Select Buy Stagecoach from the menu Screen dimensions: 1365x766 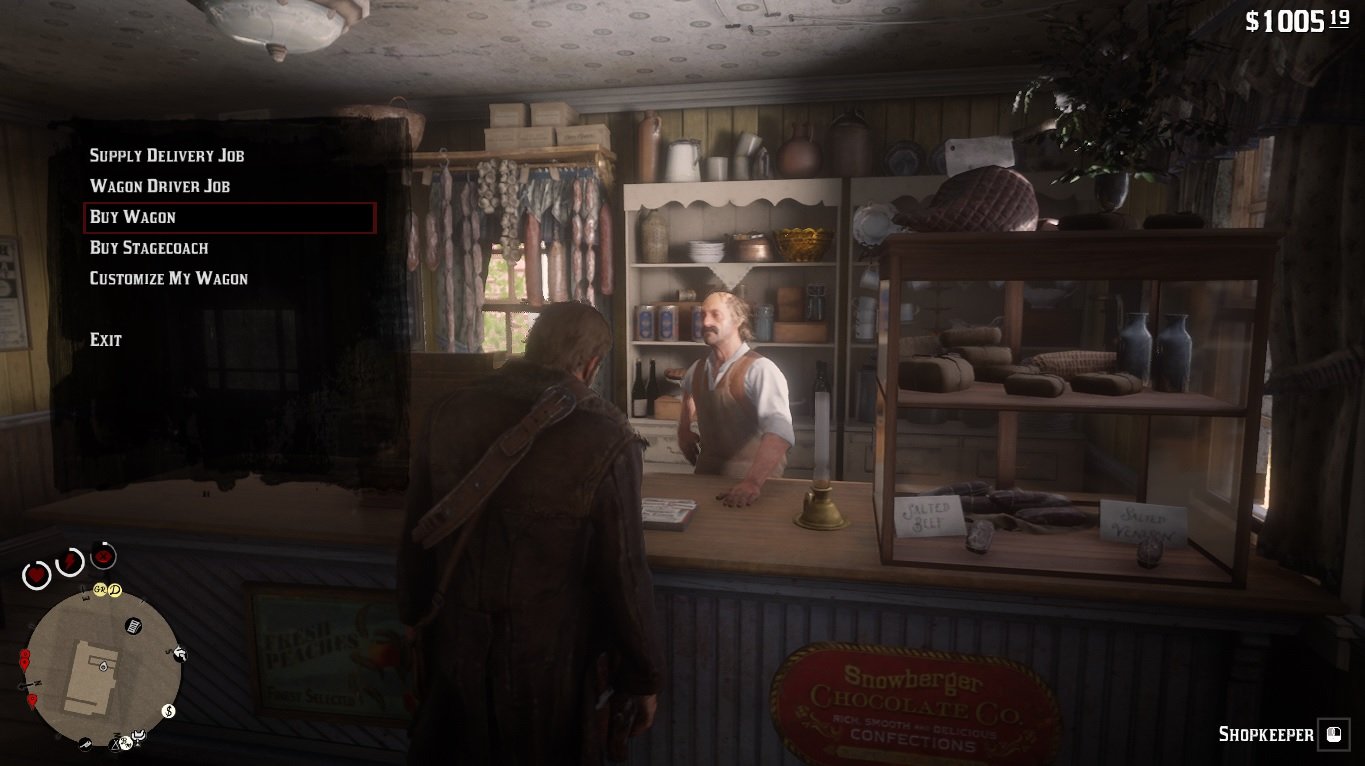tap(149, 248)
